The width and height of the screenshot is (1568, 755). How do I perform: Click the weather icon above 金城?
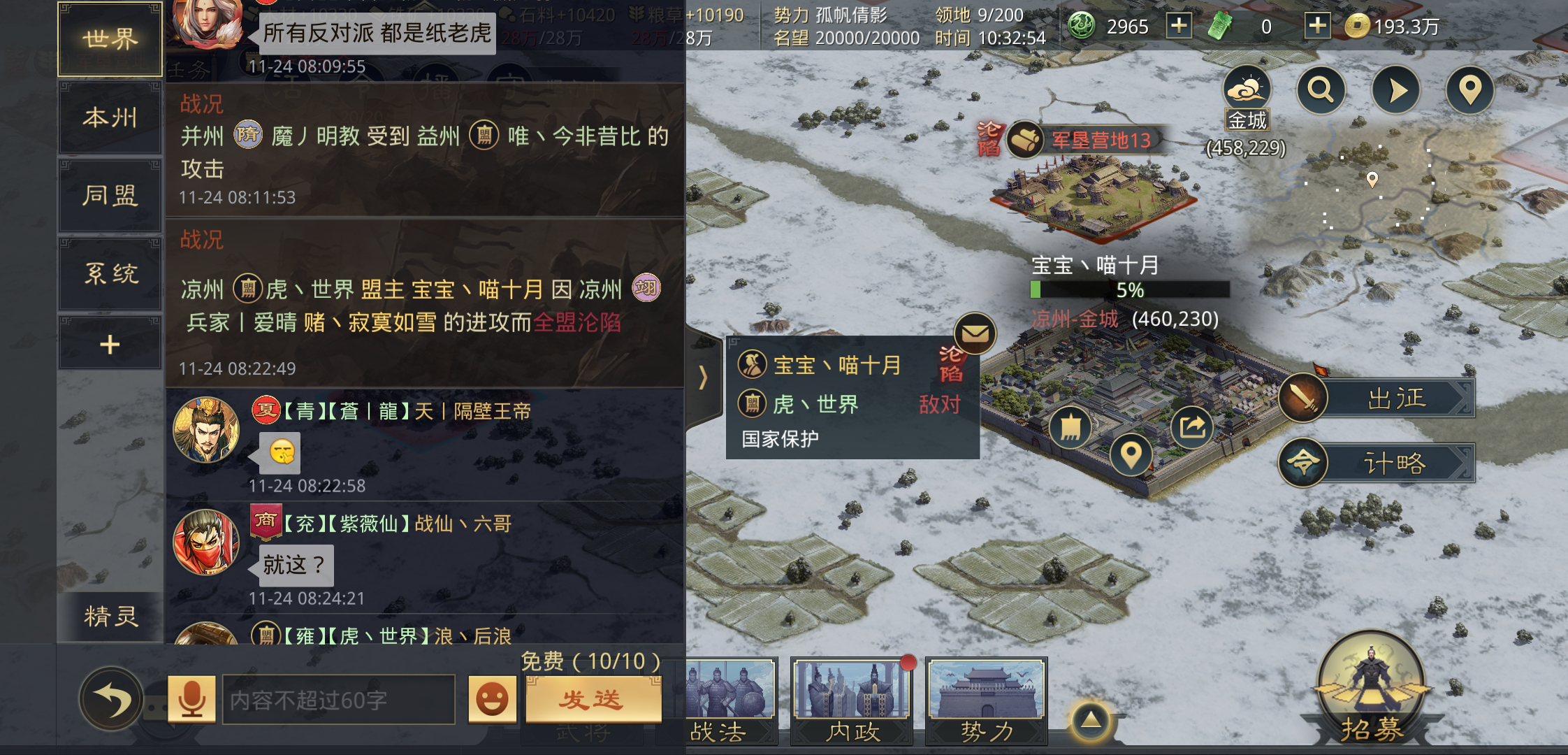1248,88
